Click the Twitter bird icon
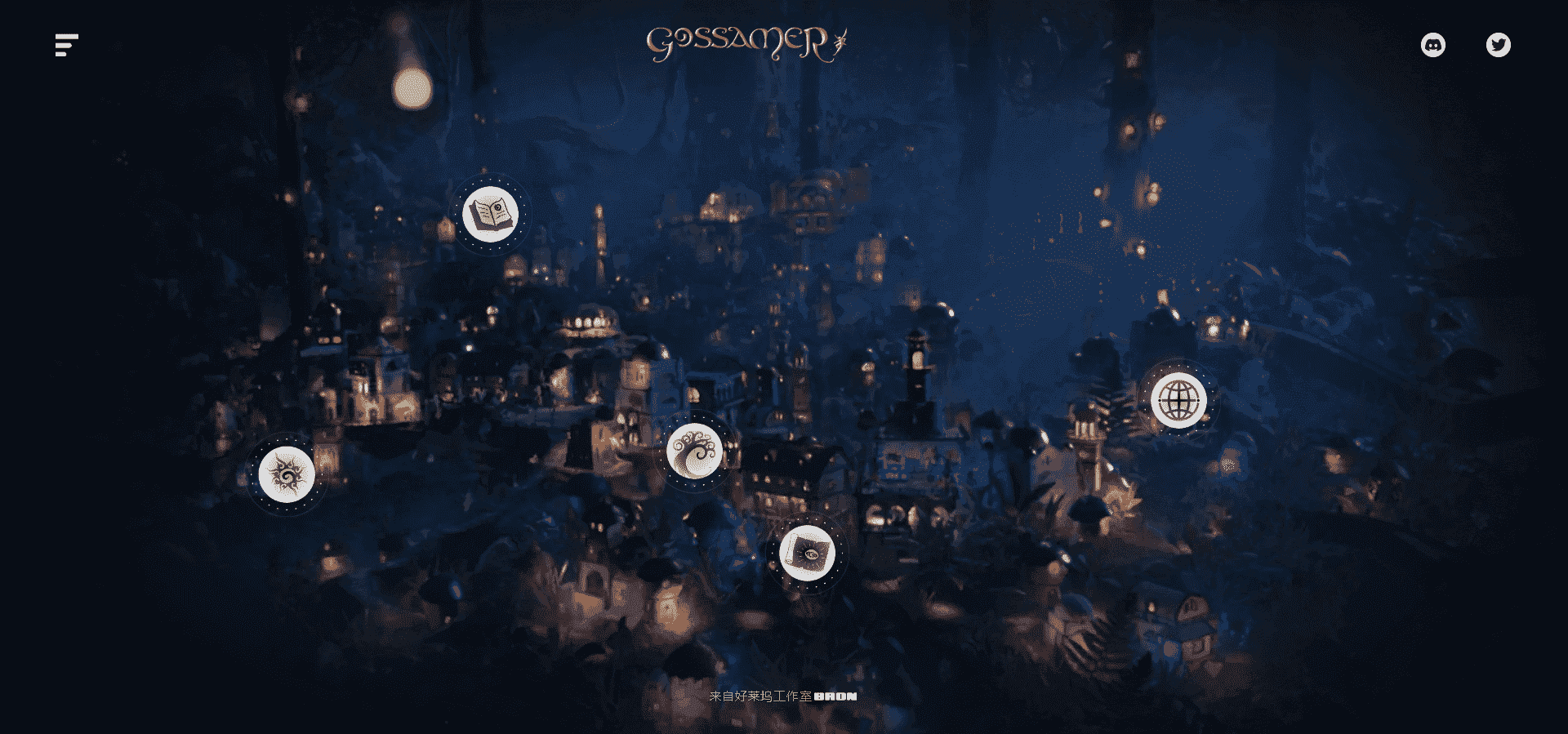This screenshot has width=1568, height=734. 1499,45
